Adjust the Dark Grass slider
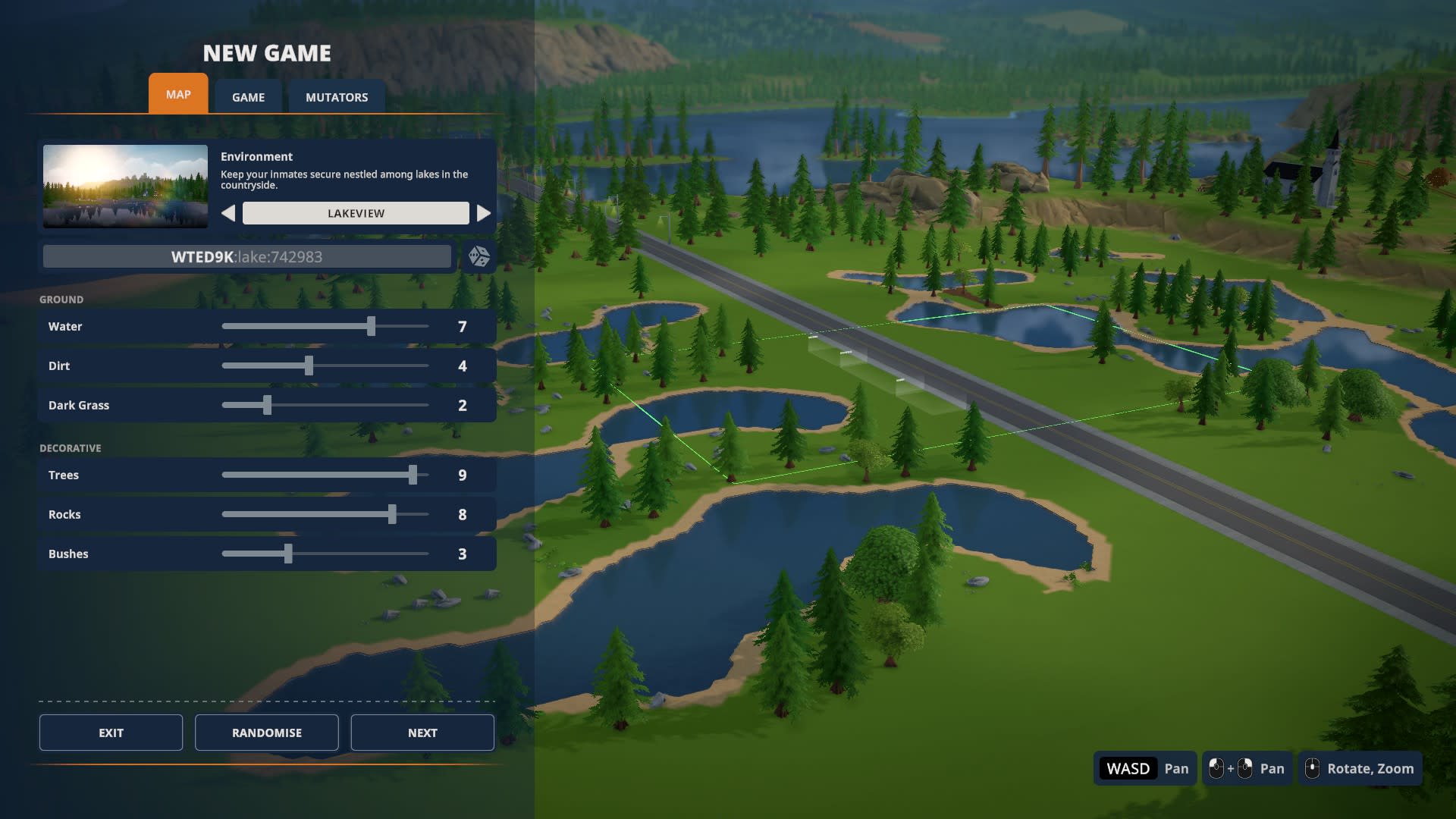Image resolution: width=1456 pixels, height=819 pixels. click(x=267, y=405)
